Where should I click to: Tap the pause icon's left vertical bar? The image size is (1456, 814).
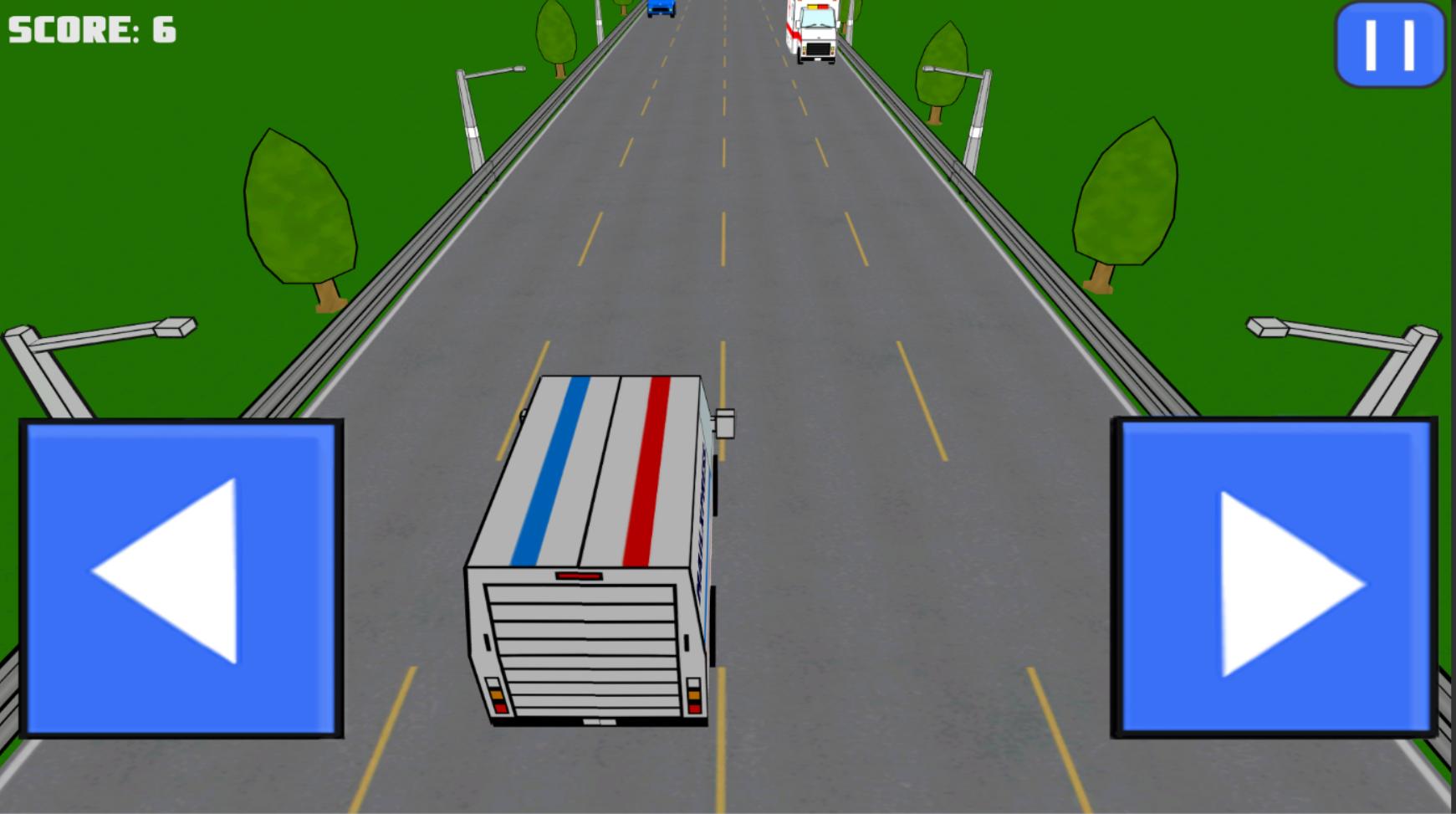pos(1372,46)
